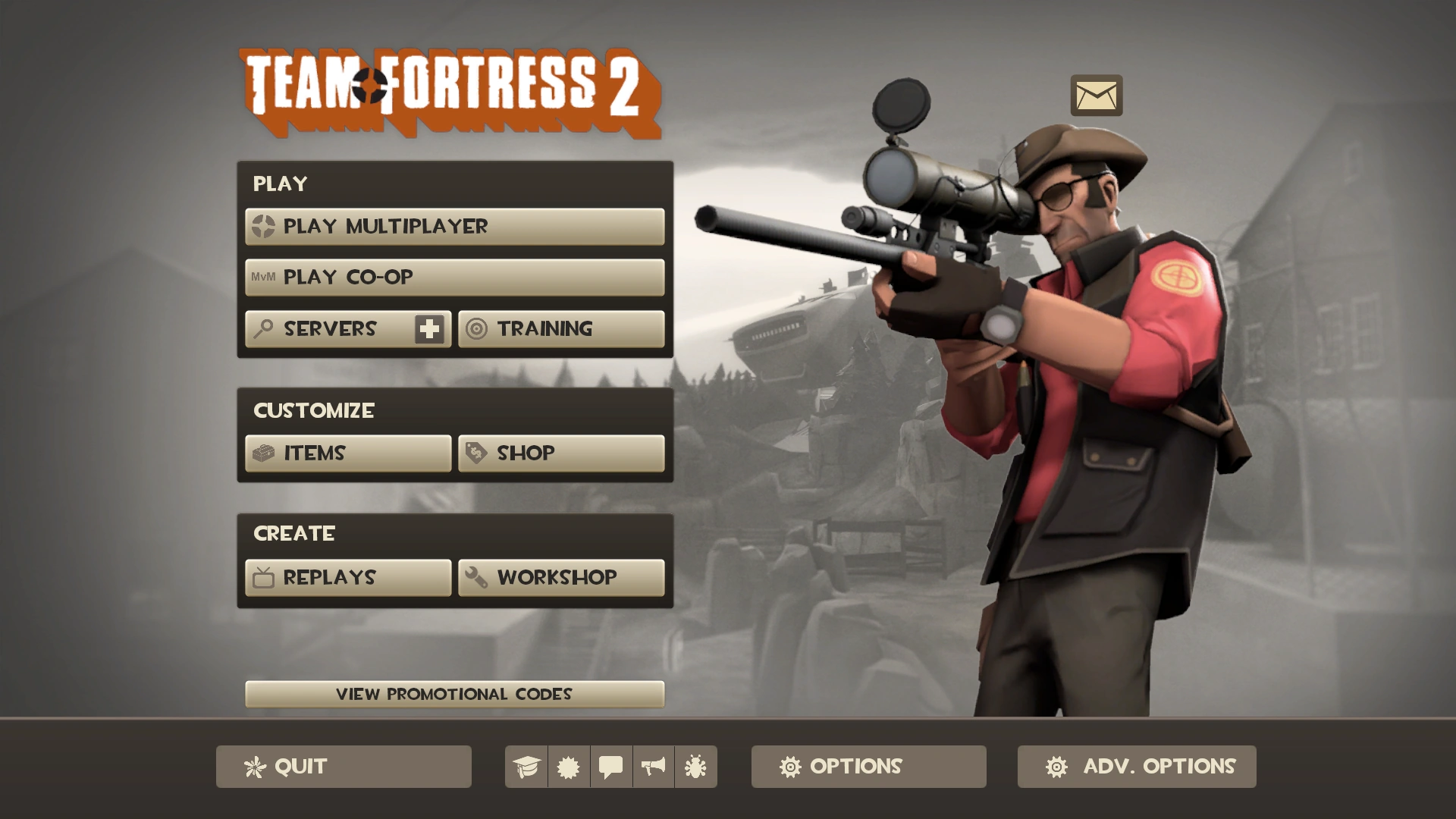View promotional codes
1456x819 pixels.
(455, 693)
